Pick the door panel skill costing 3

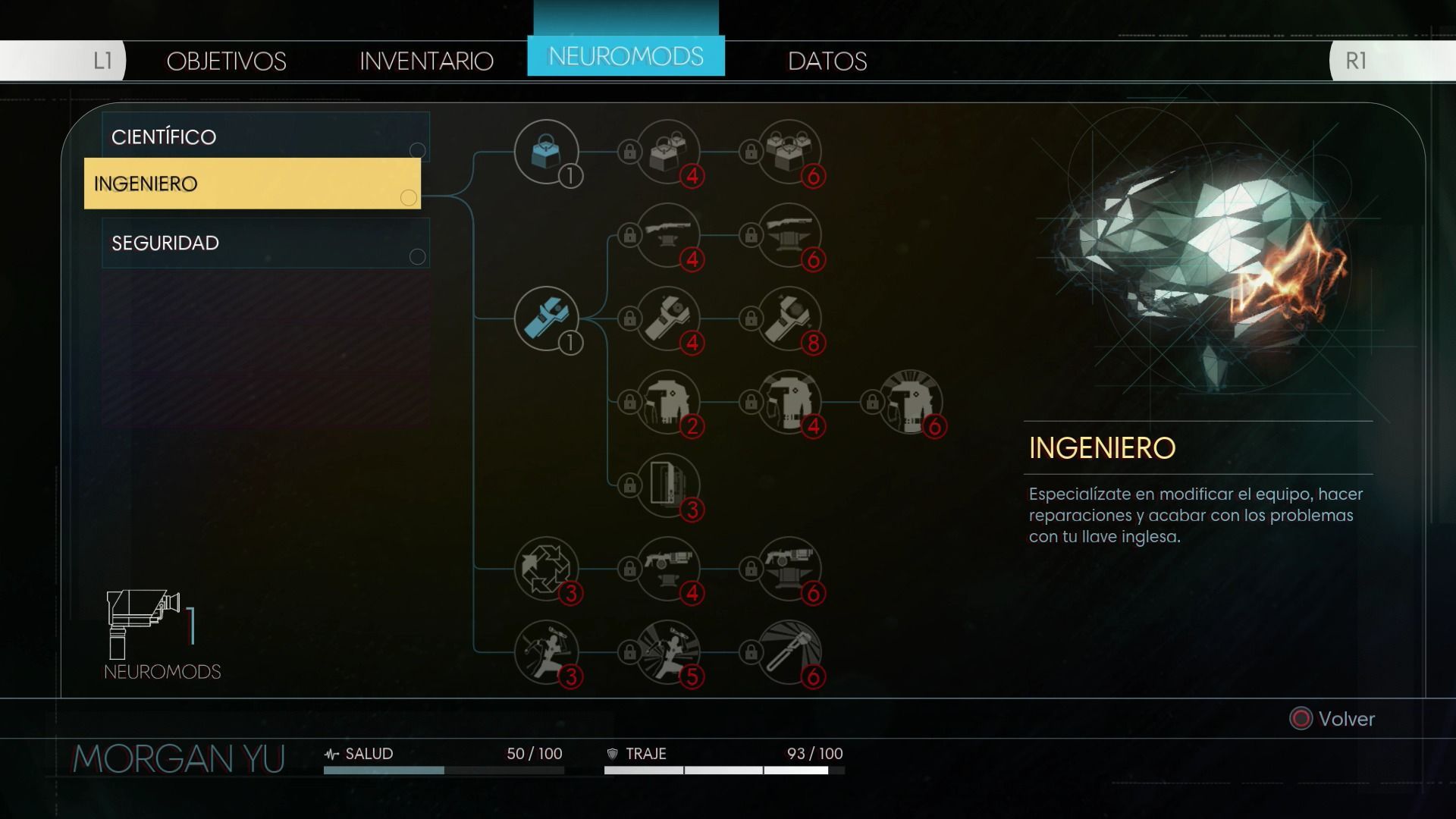click(668, 485)
